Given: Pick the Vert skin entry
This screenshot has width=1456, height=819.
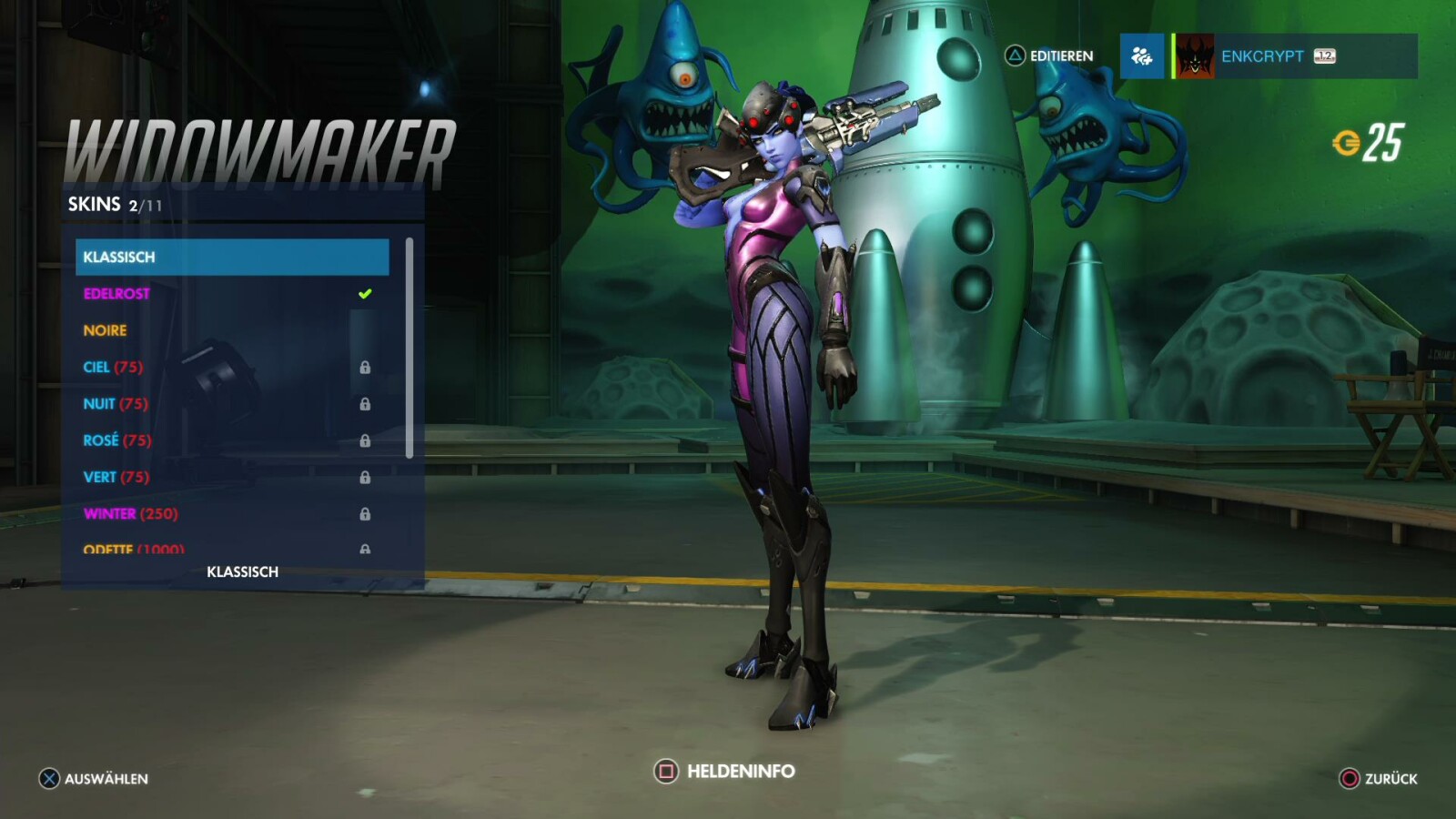Looking at the screenshot, I should [x=232, y=477].
